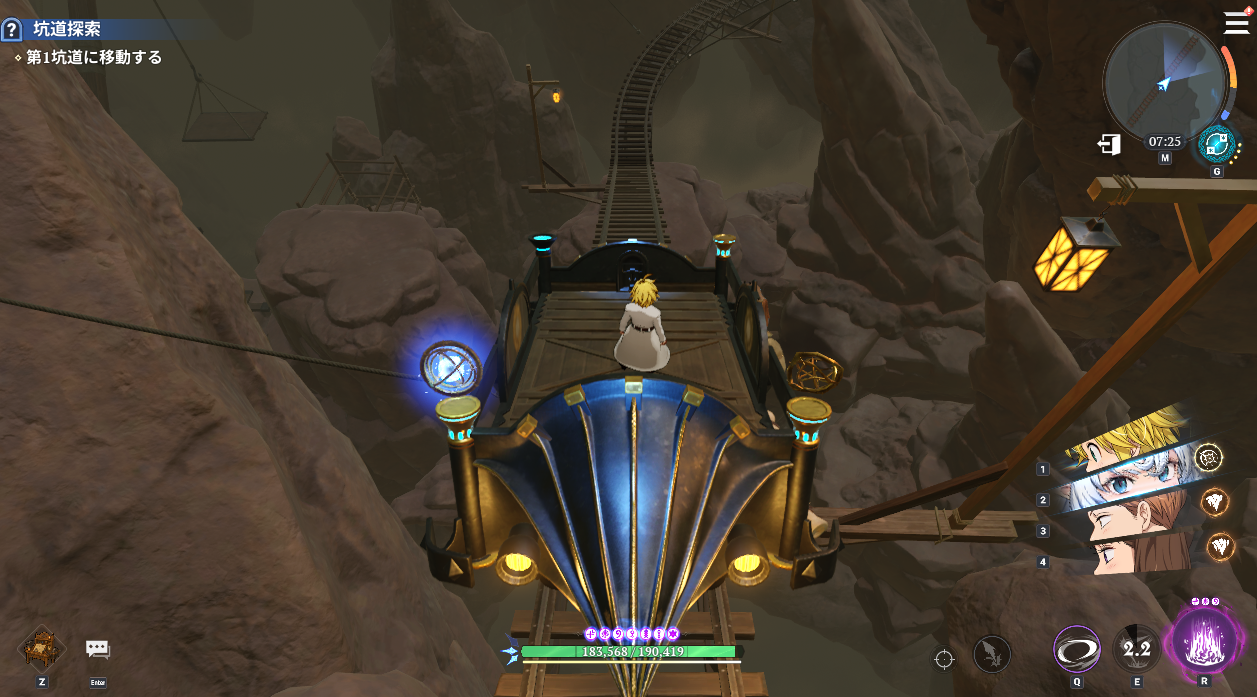
Task: Open the crafting workbench icon
Action: 42,649
